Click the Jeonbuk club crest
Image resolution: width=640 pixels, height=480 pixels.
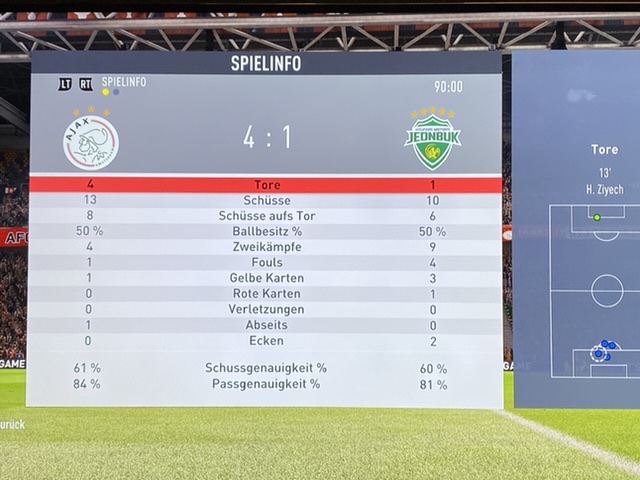pos(432,140)
